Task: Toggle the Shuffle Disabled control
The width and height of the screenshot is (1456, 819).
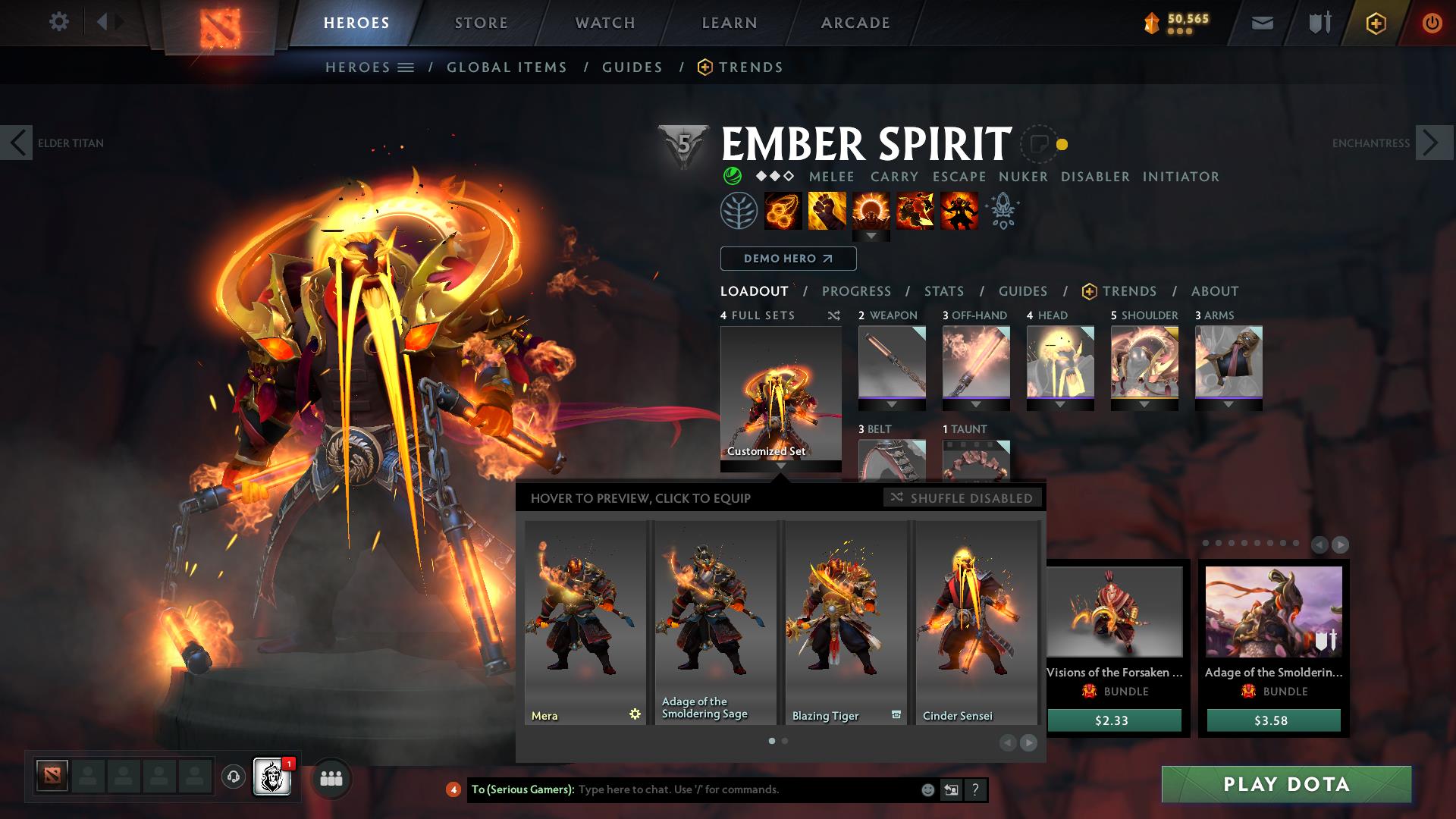Action: click(962, 498)
